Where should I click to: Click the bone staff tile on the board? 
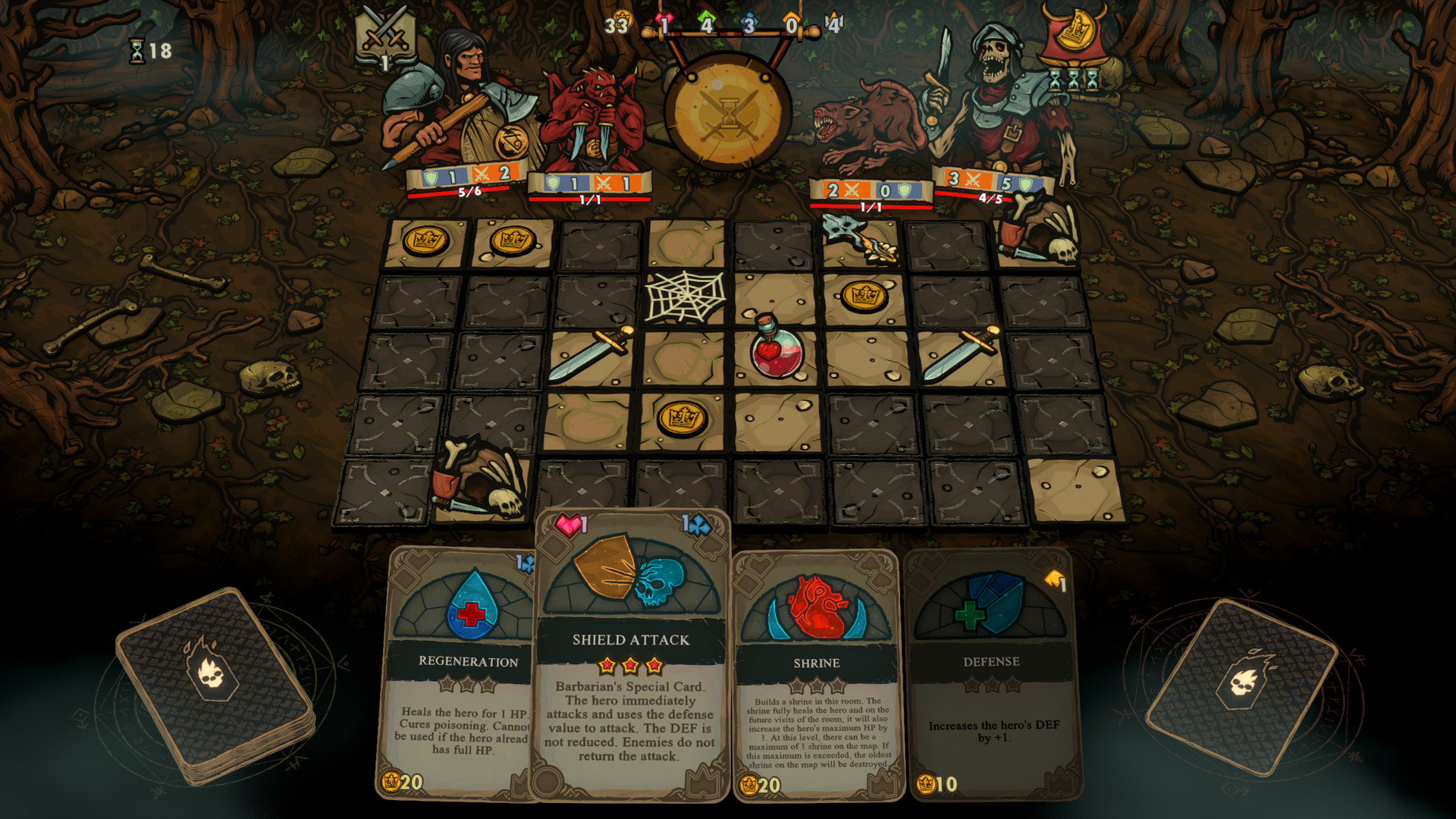pyautogui.click(x=856, y=238)
